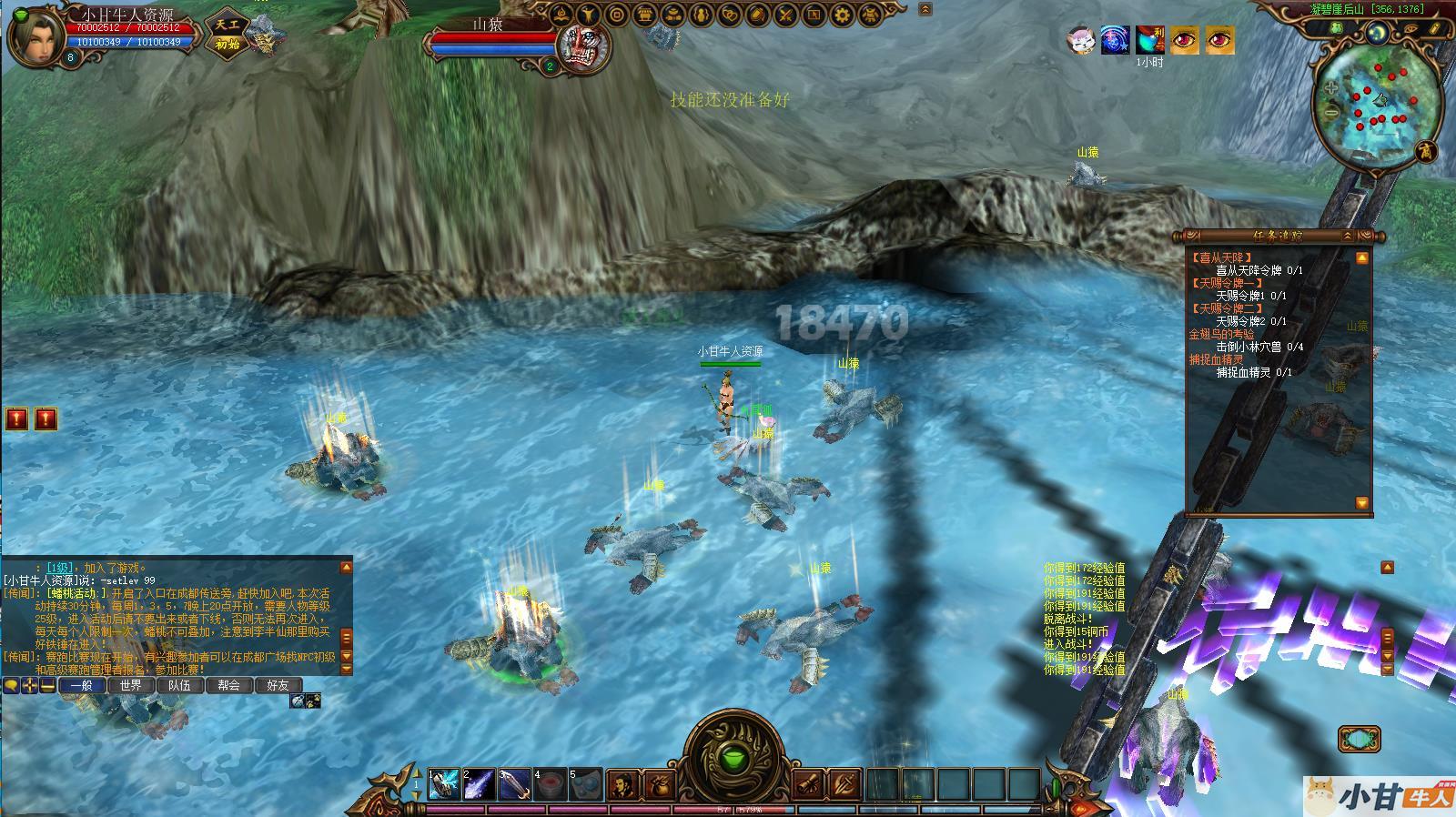Use the sword skill in hotbar slot 3
Screen dimensions: 1456x817
[514, 782]
